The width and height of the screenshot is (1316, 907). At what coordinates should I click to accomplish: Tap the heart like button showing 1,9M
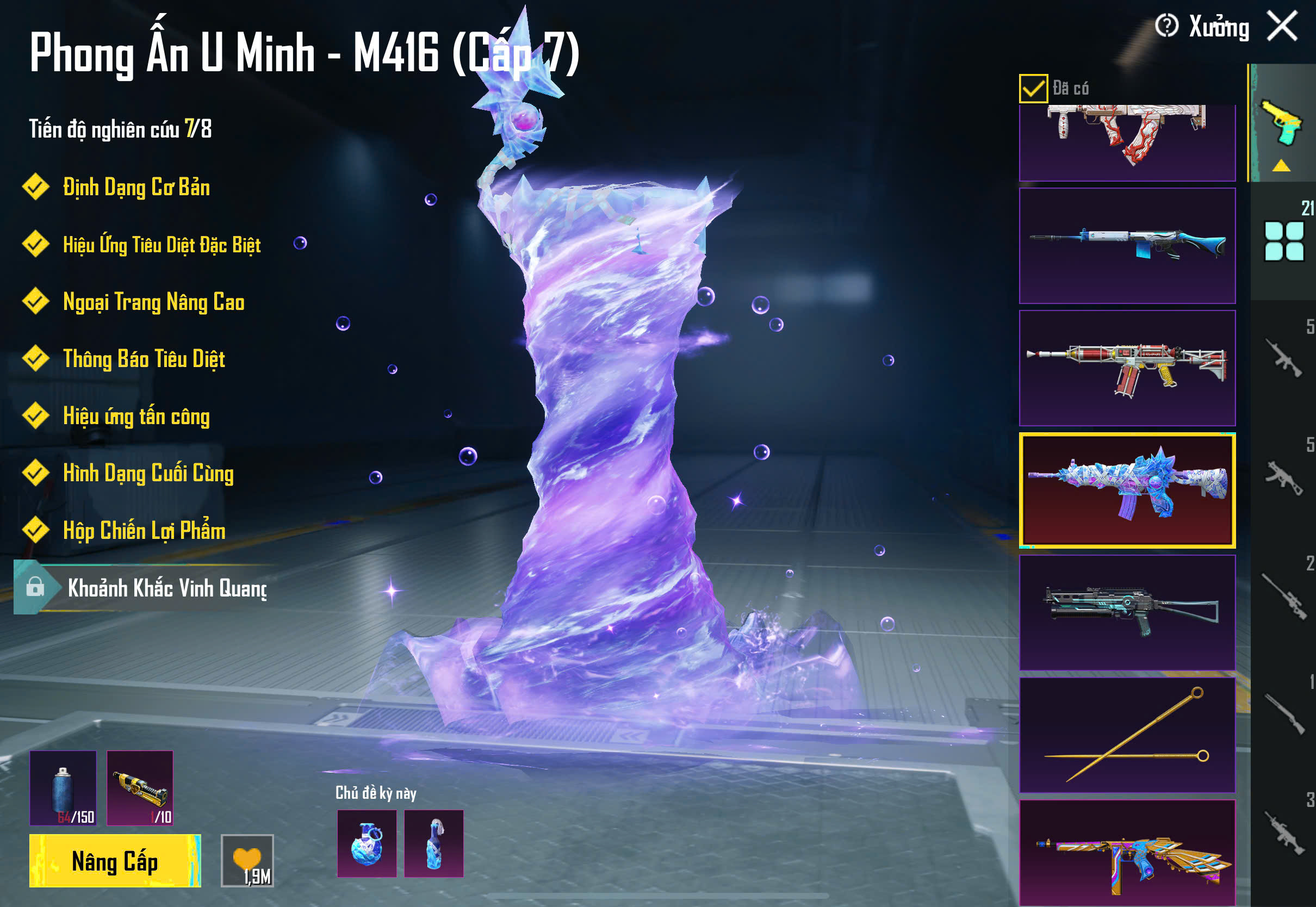[247, 860]
